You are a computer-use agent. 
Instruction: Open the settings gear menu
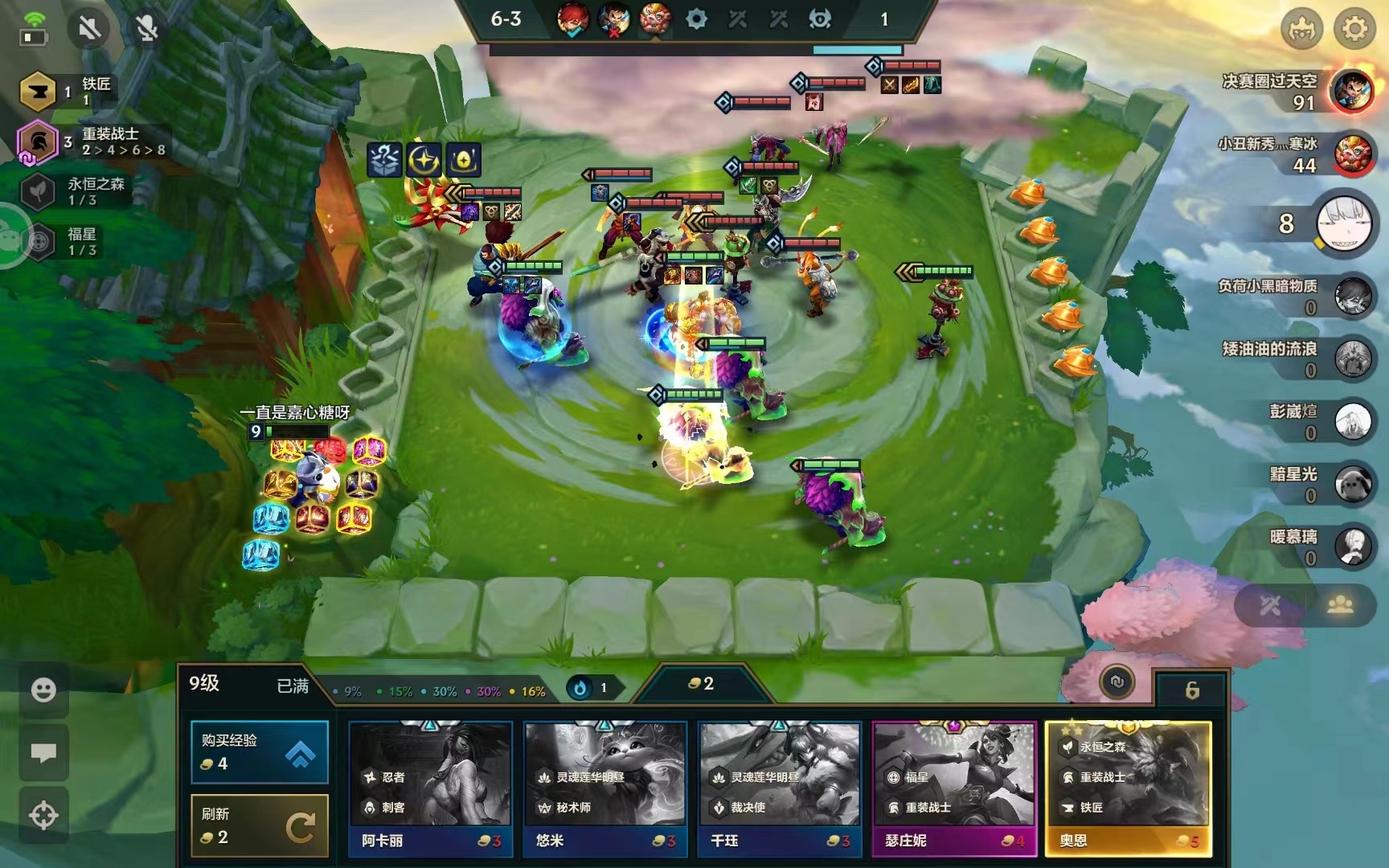(1354, 29)
